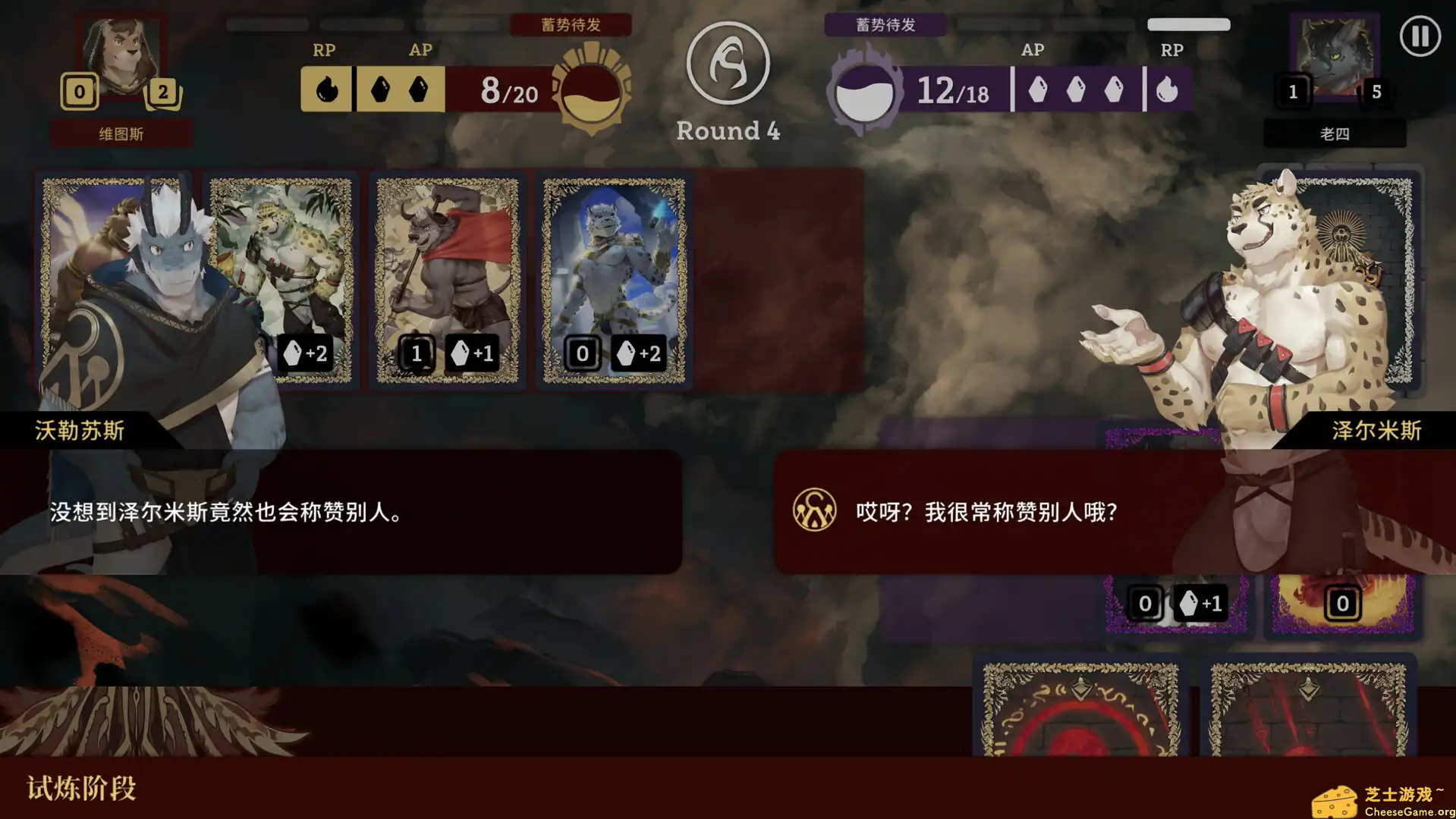This screenshot has height=819, width=1456.
Task: Click the Round 4 hand emblem
Action: coord(727,66)
